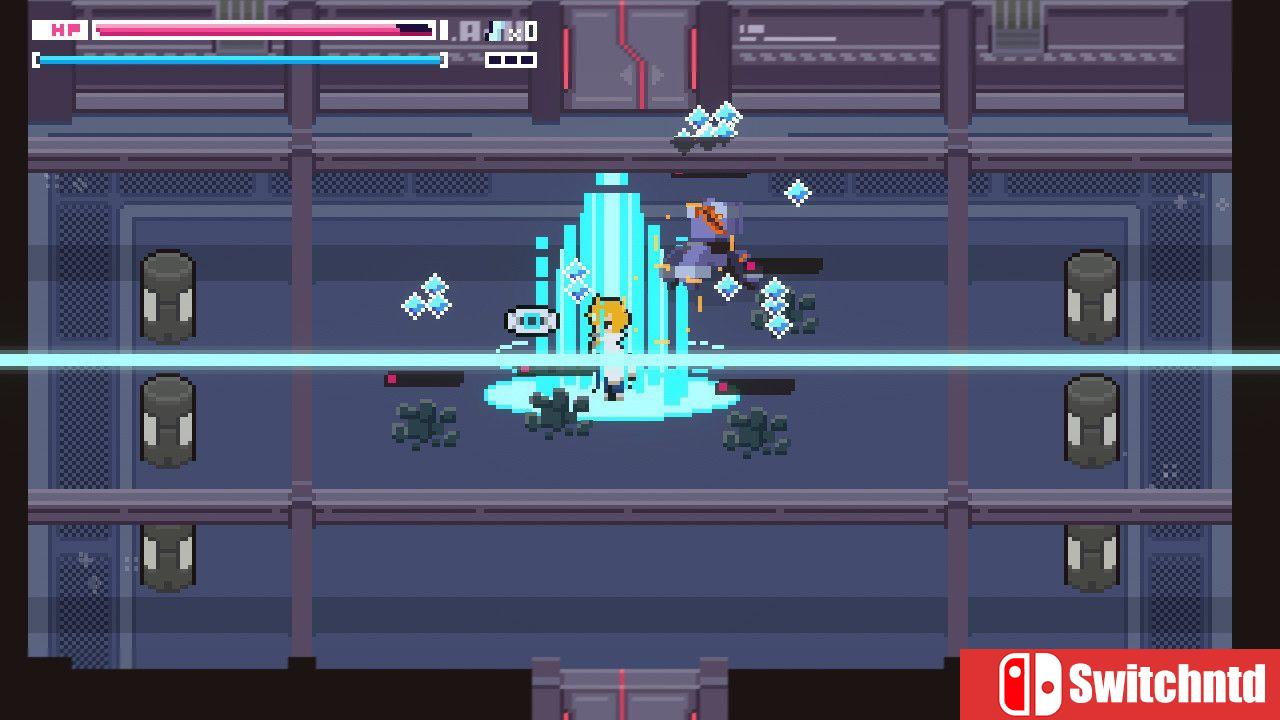Screen dimensions: 1280x720
Task: Toggle the second ammo square indicator
Action: coord(509,59)
